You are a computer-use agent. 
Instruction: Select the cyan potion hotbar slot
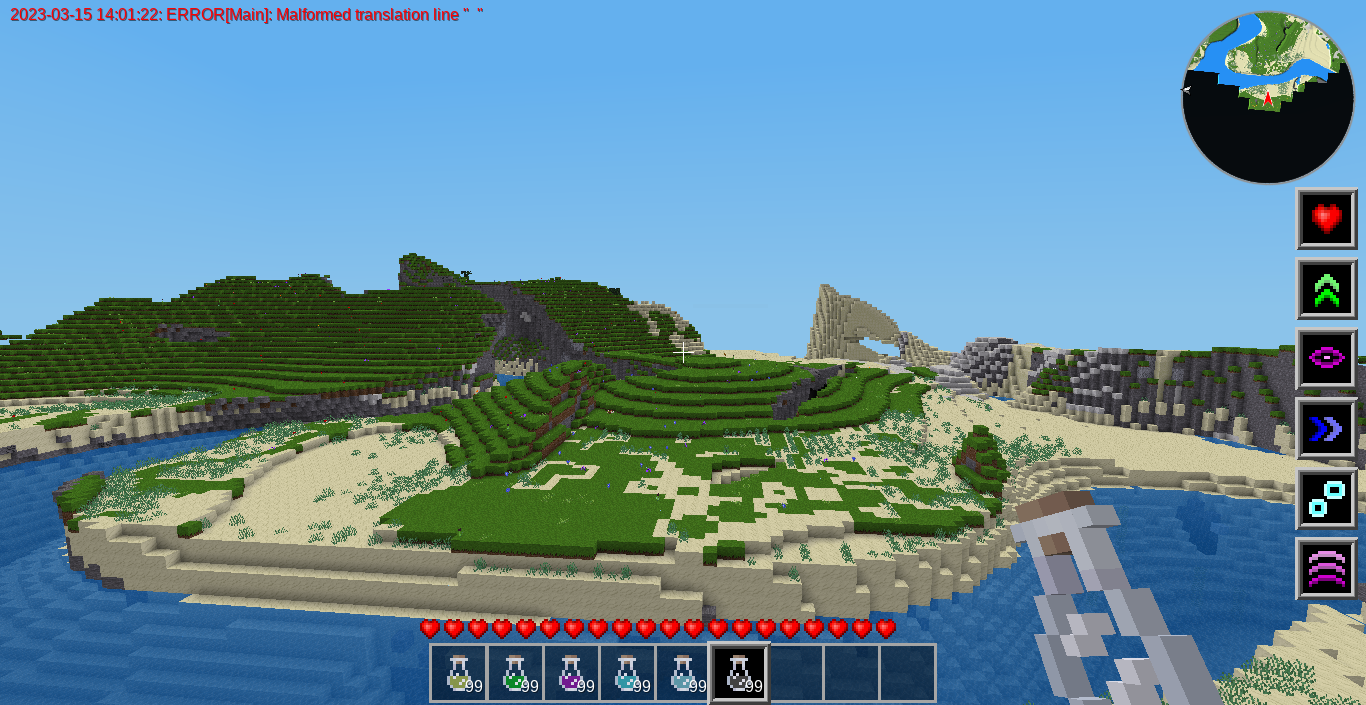(x=627, y=673)
